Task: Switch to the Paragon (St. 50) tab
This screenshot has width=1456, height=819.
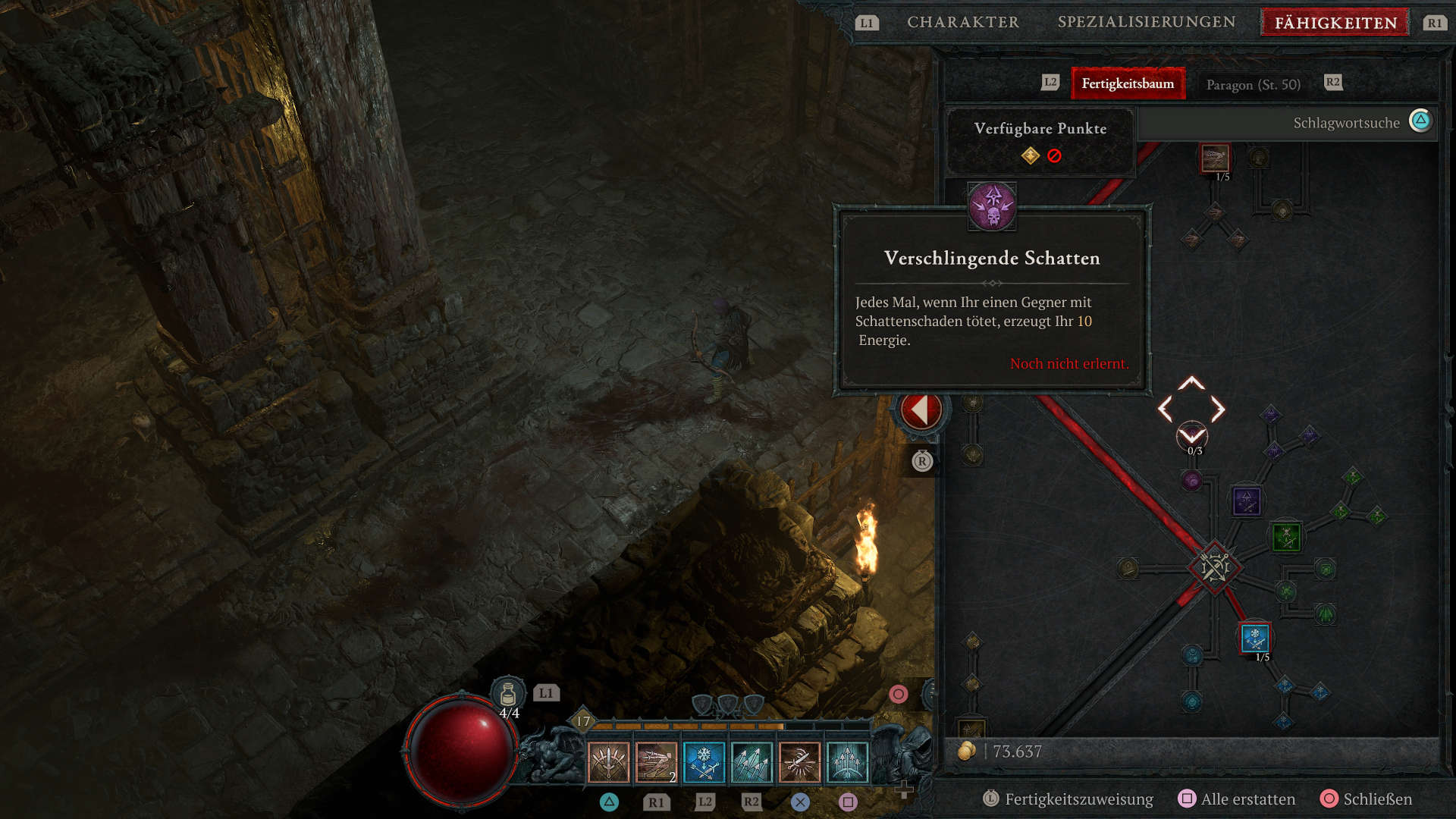Action: [1253, 84]
